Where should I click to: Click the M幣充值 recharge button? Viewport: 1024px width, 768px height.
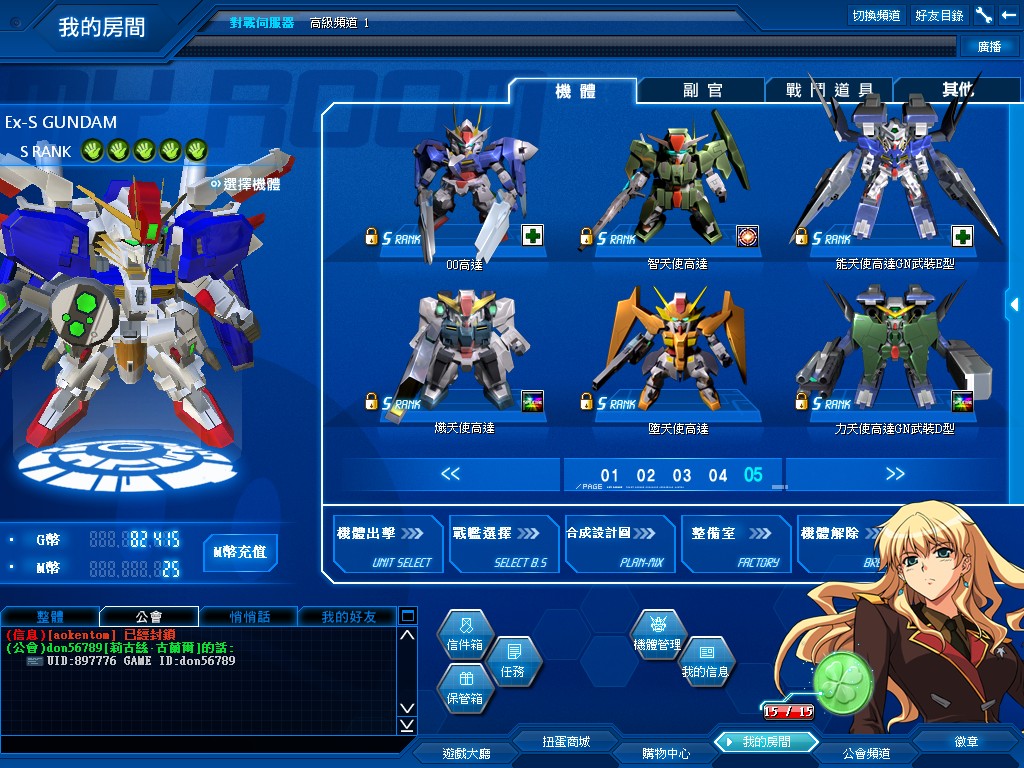coord(241,552)
